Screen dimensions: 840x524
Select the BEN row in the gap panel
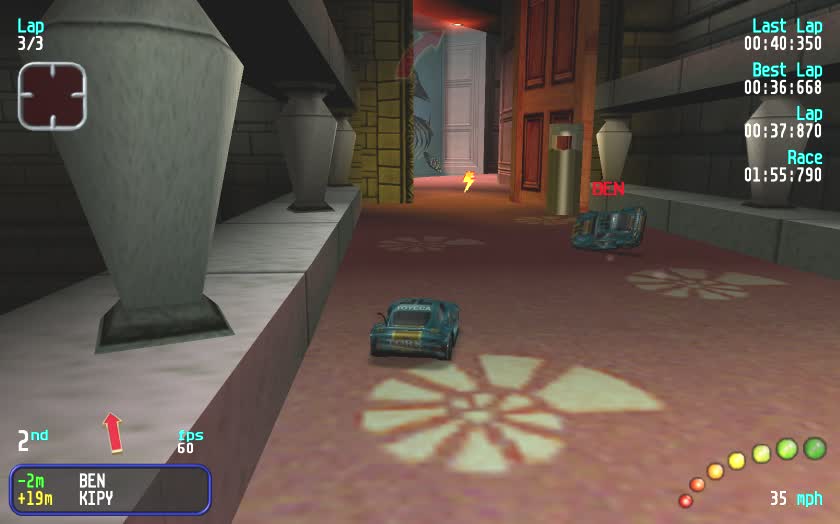click(109, 481)
